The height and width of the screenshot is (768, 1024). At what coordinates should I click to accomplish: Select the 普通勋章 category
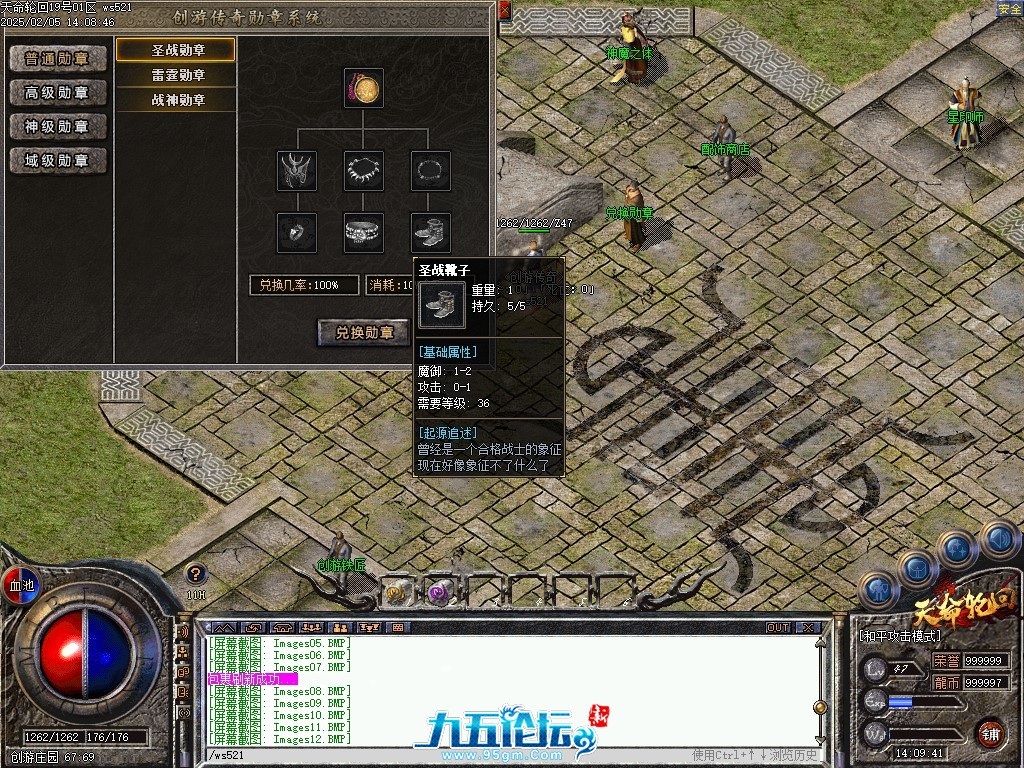58,59
